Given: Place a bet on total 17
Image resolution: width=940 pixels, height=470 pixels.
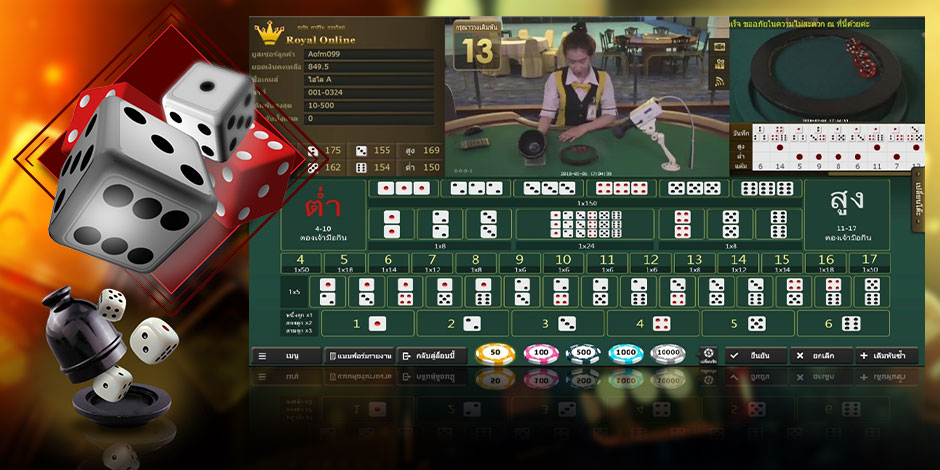Looking at the screenshot, I should click(x=870, y=263).
